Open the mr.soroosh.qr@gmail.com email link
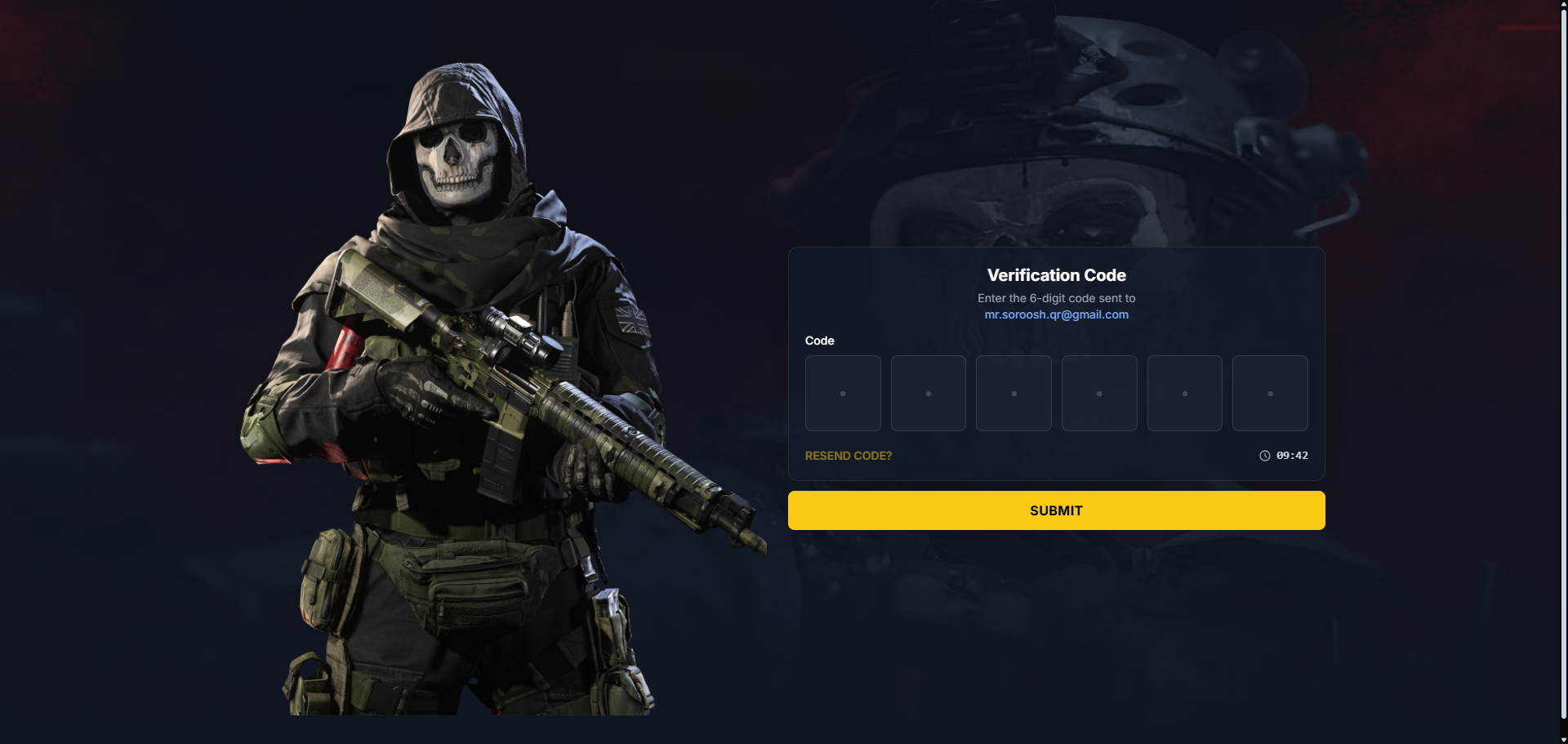Viewport: 1568px width, 744px height. [x=1056, y=314]
